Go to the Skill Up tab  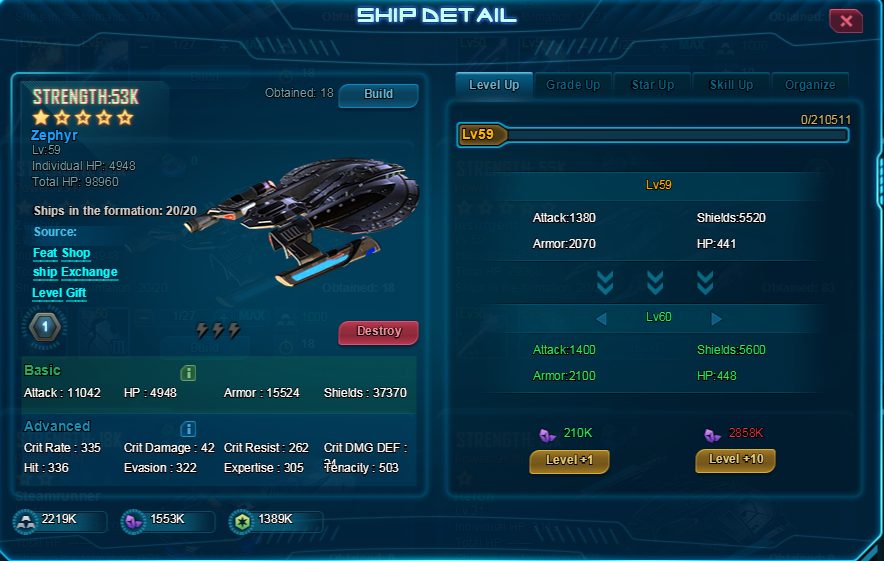click(x=731, y=85)
